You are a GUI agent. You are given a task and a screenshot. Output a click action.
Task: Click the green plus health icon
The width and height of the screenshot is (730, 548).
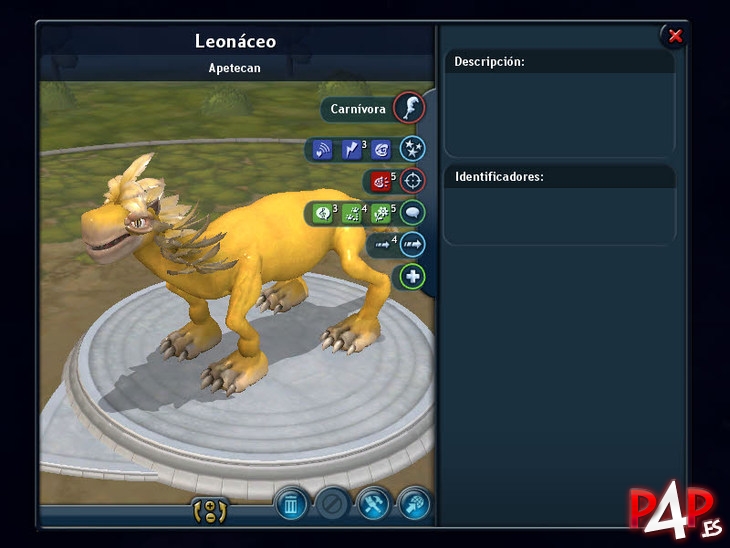(x=412, y=276)
